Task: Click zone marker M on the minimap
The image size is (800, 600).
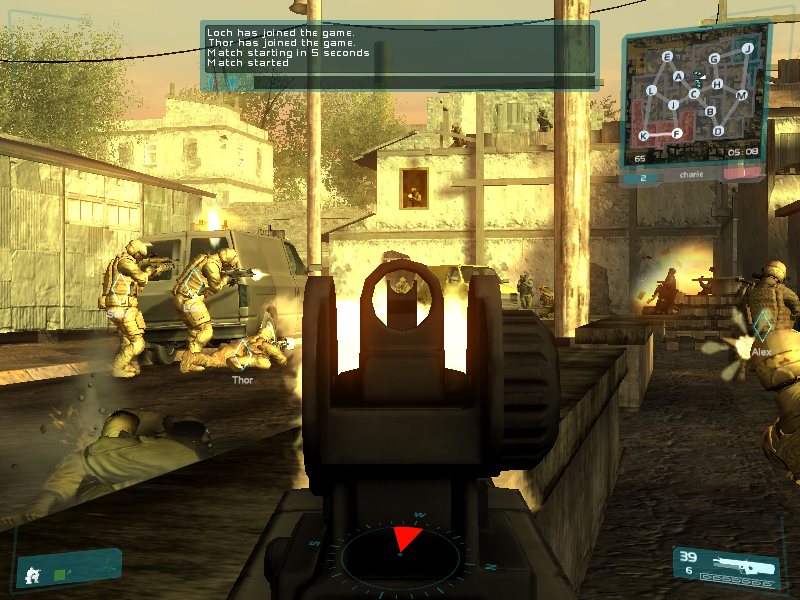Action: tap(742, 94)
